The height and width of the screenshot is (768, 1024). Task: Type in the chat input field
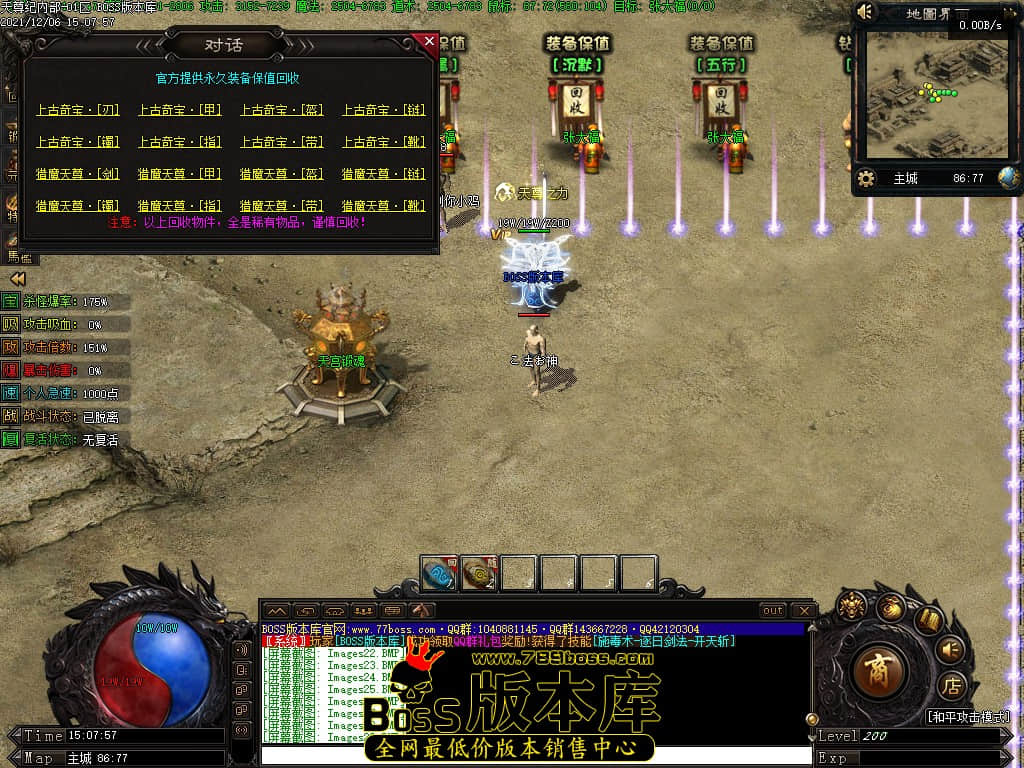pyautogui.click(x=535, y=756)
